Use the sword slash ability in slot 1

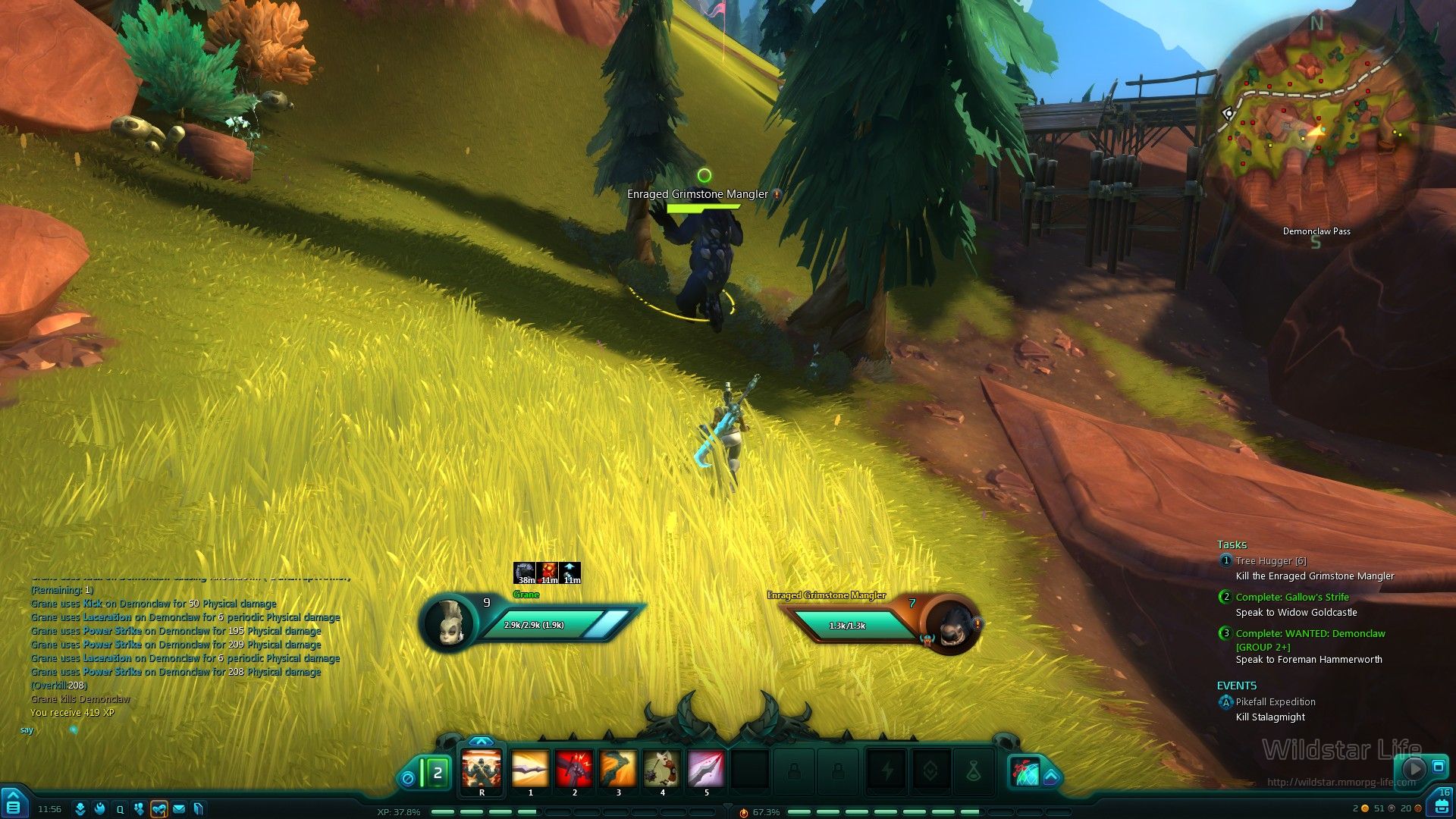(x=530, y=770)
